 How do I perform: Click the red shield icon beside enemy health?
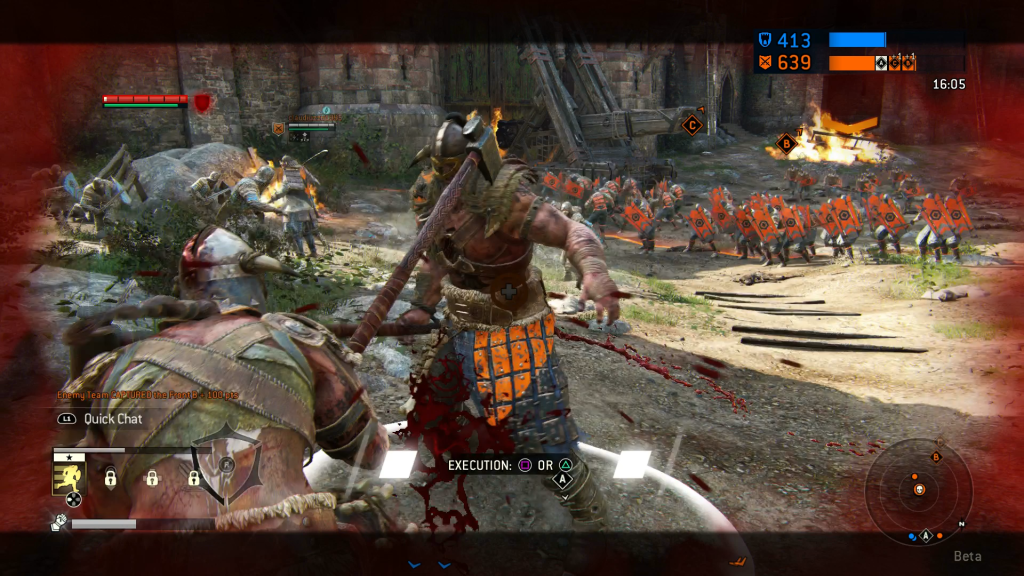click(x=202, y=102)
